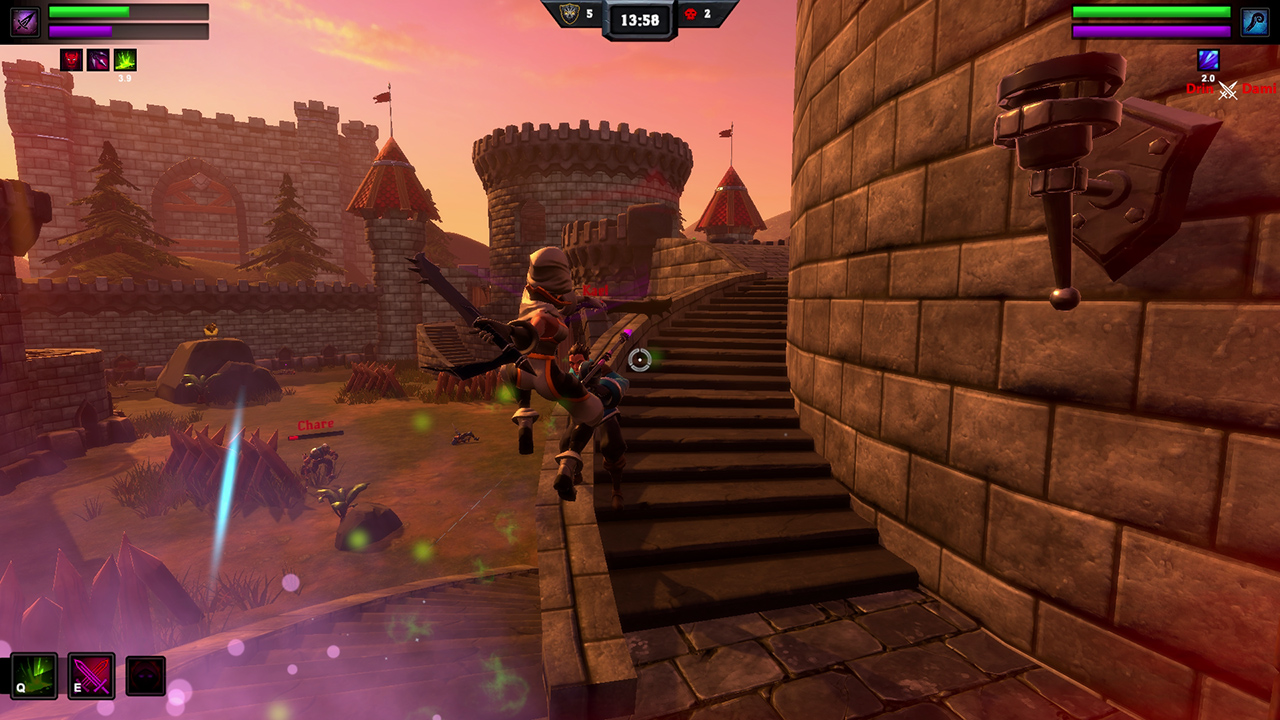Image resolution: width=1280 pixels, height=720 pixels.
Task: Check the purple throwing blades buff icon
Action: click(98, 60)
